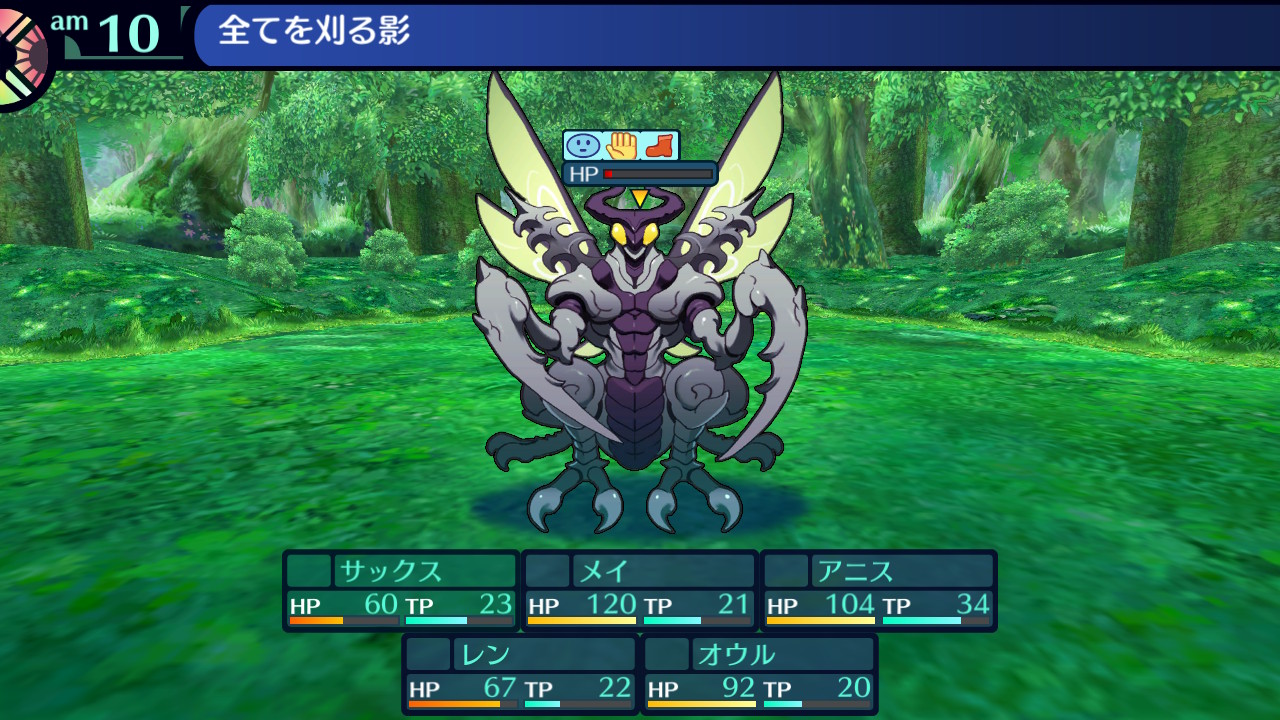Select the yellow target marker above the enemy

(639, 198)
